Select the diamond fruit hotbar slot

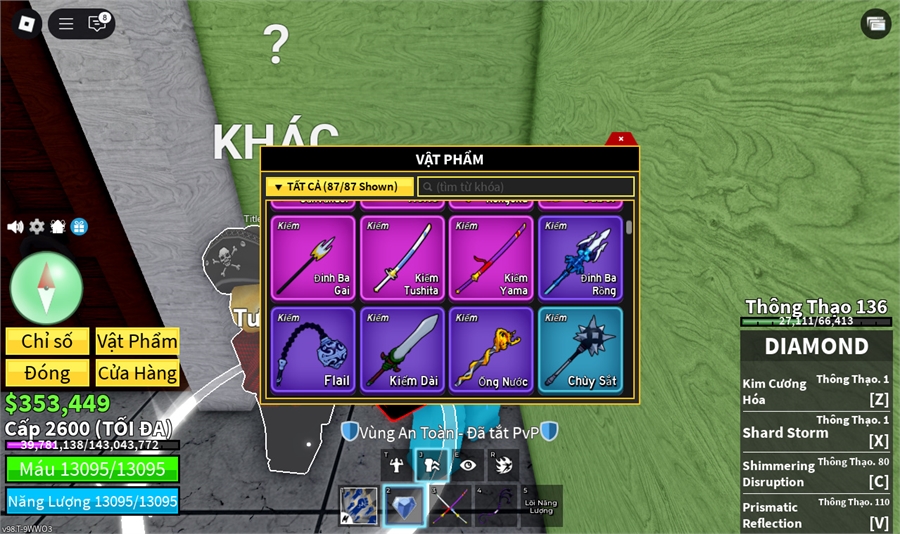tap(404, 506)
